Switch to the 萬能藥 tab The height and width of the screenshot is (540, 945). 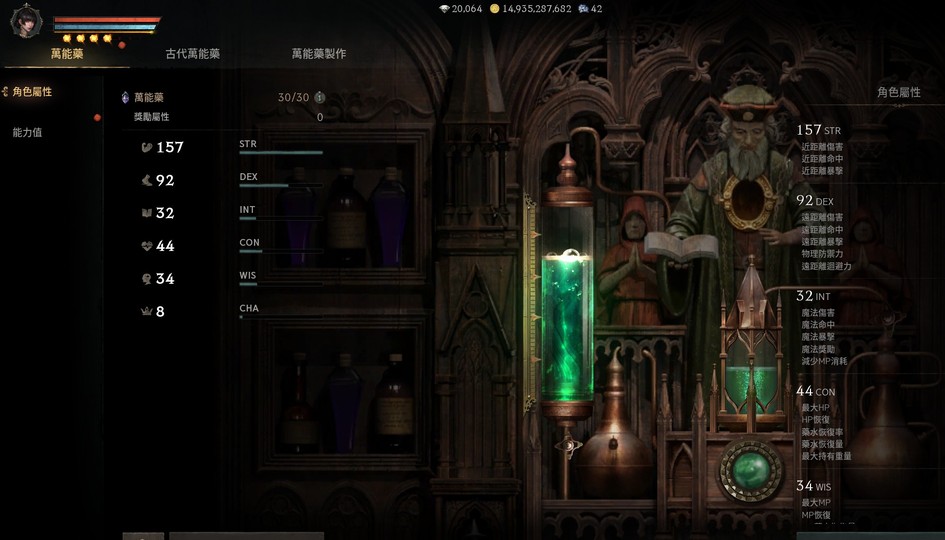point(67,54)
